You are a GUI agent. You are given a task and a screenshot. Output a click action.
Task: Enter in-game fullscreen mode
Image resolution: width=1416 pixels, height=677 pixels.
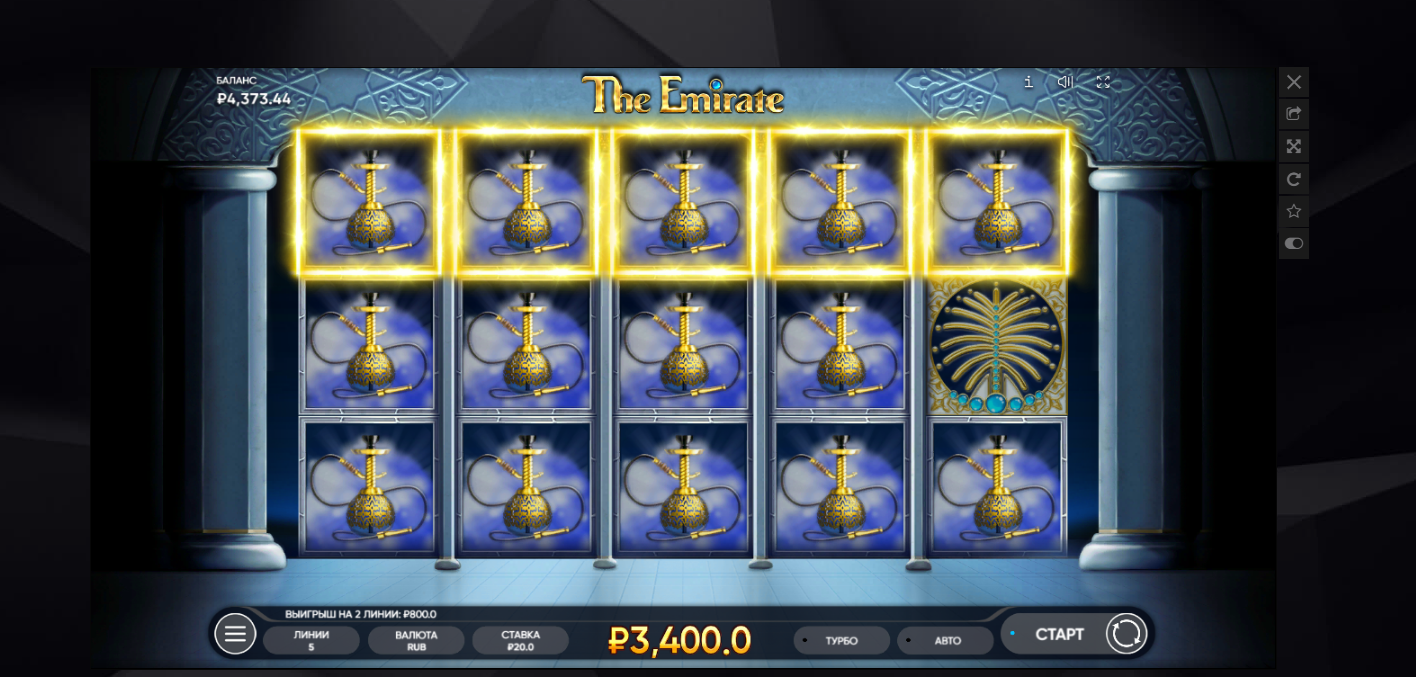click(x=1103, y=82)
